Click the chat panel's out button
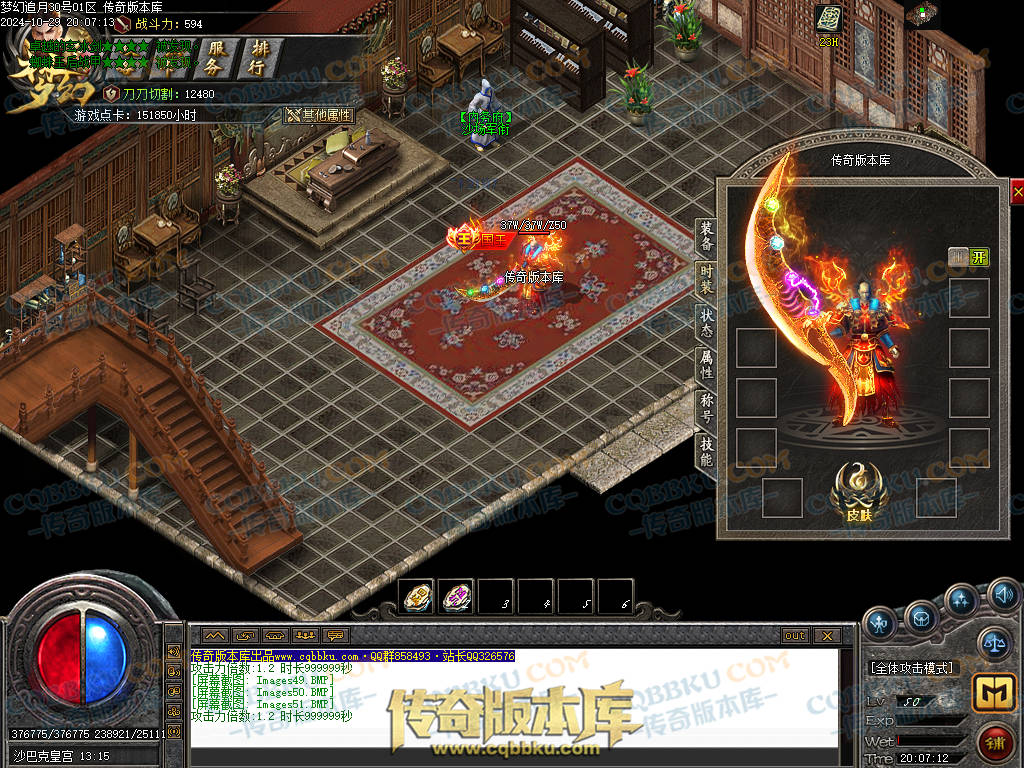Viewport: 1024px width, 768px height. 795,635
